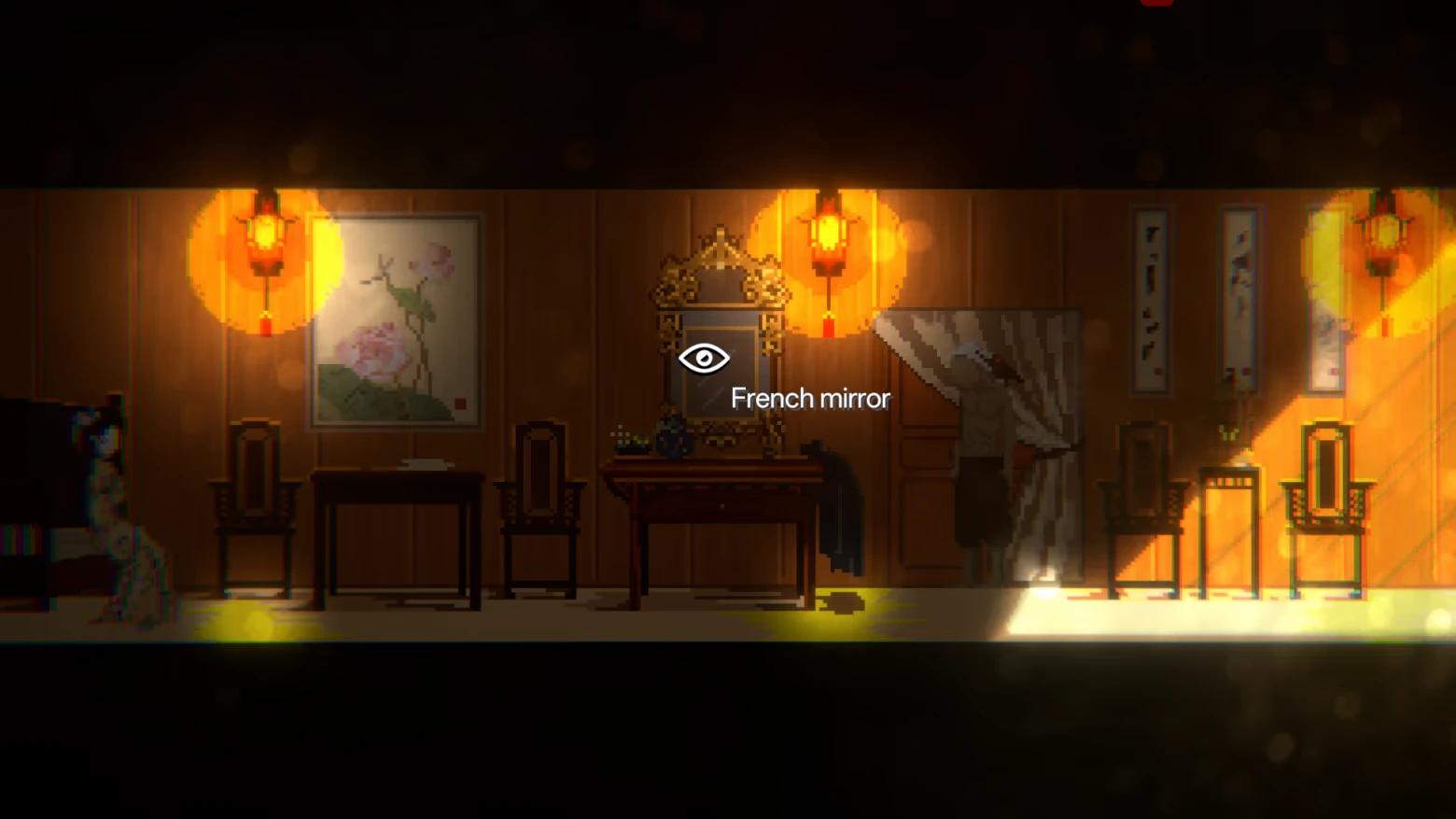Viewport: 1456px width, 819px height.
Task: Open the wooden door panel behind the curtain
Action: (x=919, y=467)
